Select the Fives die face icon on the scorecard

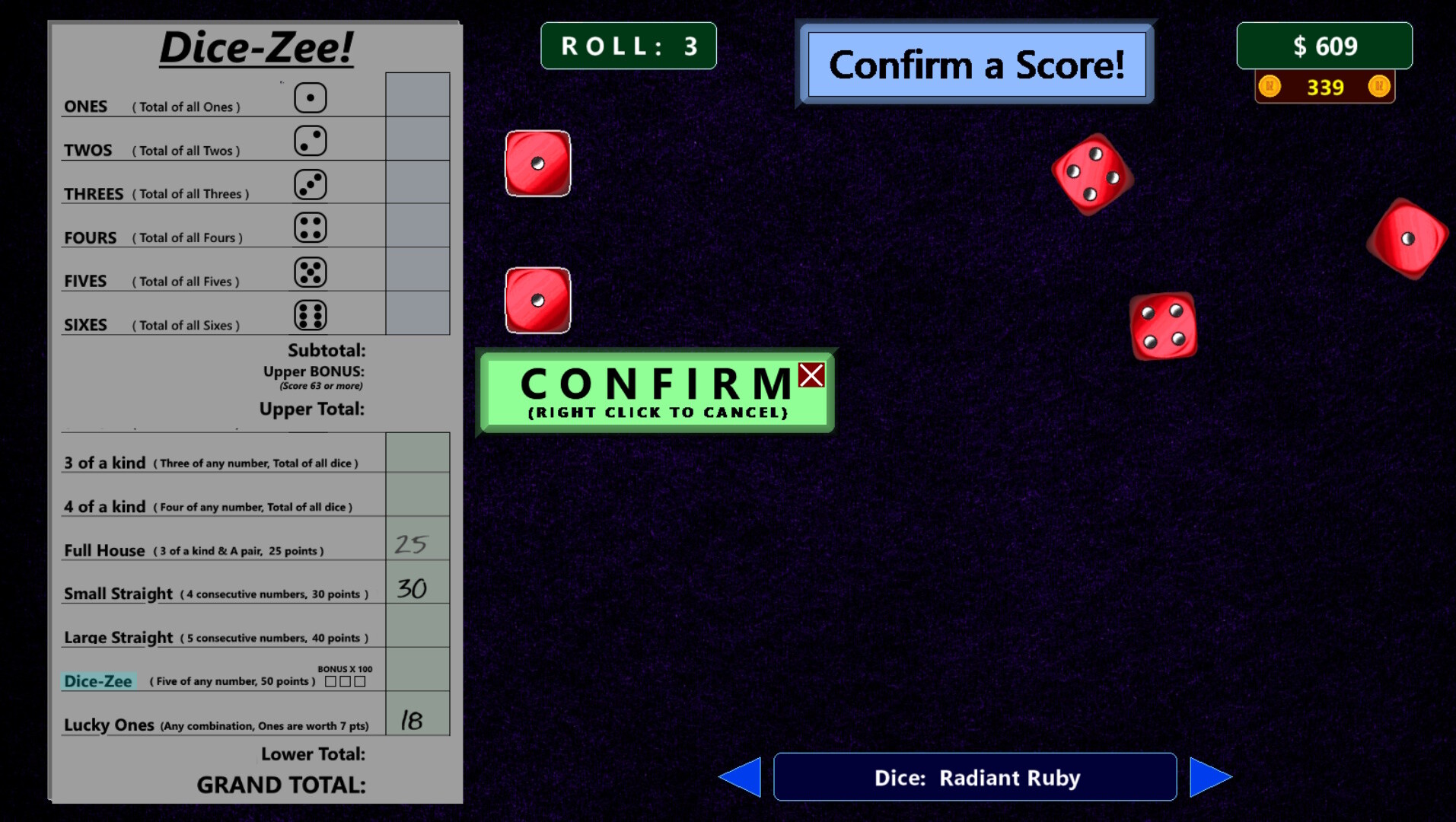(312, 271)
